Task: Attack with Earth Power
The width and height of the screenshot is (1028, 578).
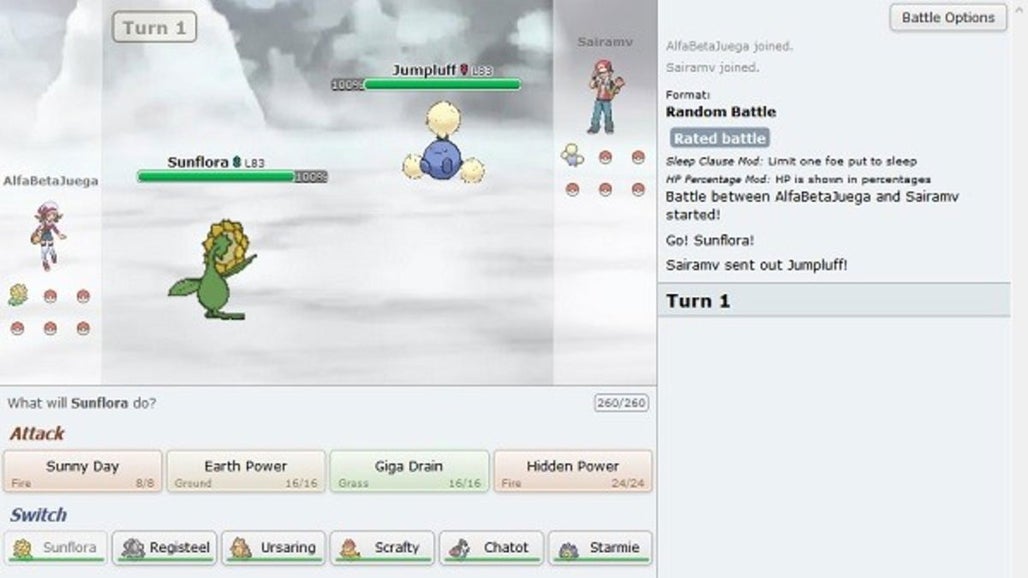Action: point(245,471)
